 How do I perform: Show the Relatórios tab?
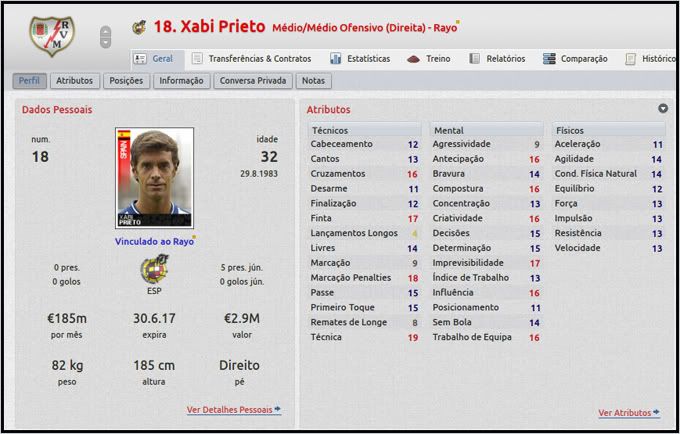pos(497,59)
